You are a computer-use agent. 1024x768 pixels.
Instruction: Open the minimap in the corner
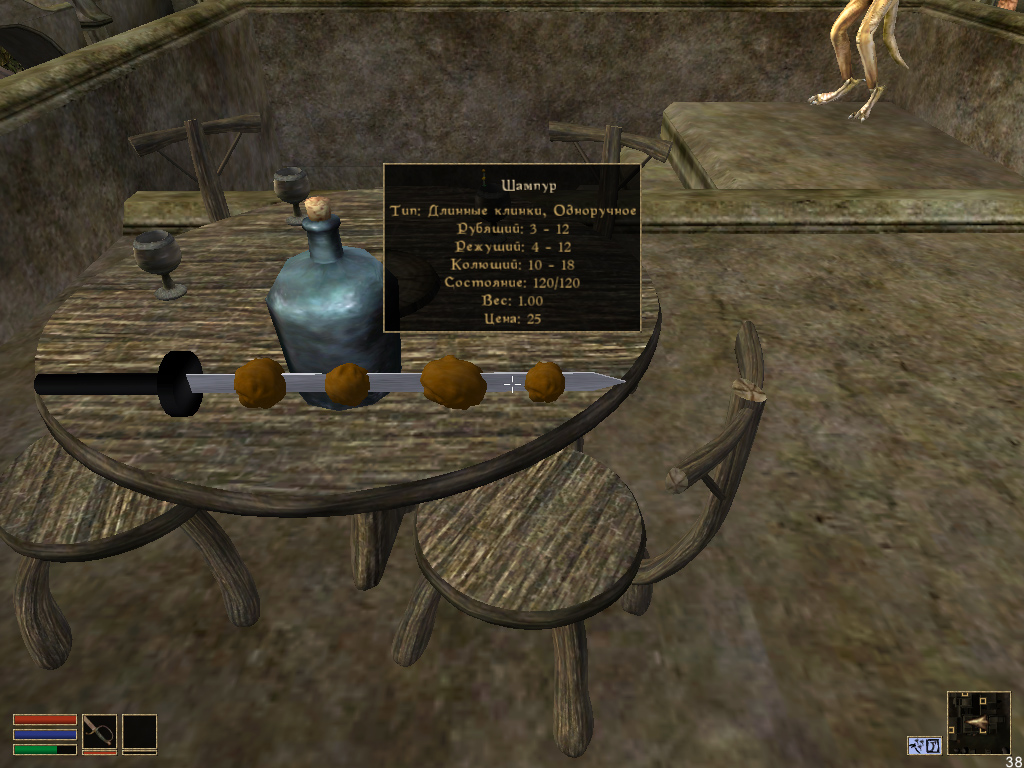click(x=978, y=722)
